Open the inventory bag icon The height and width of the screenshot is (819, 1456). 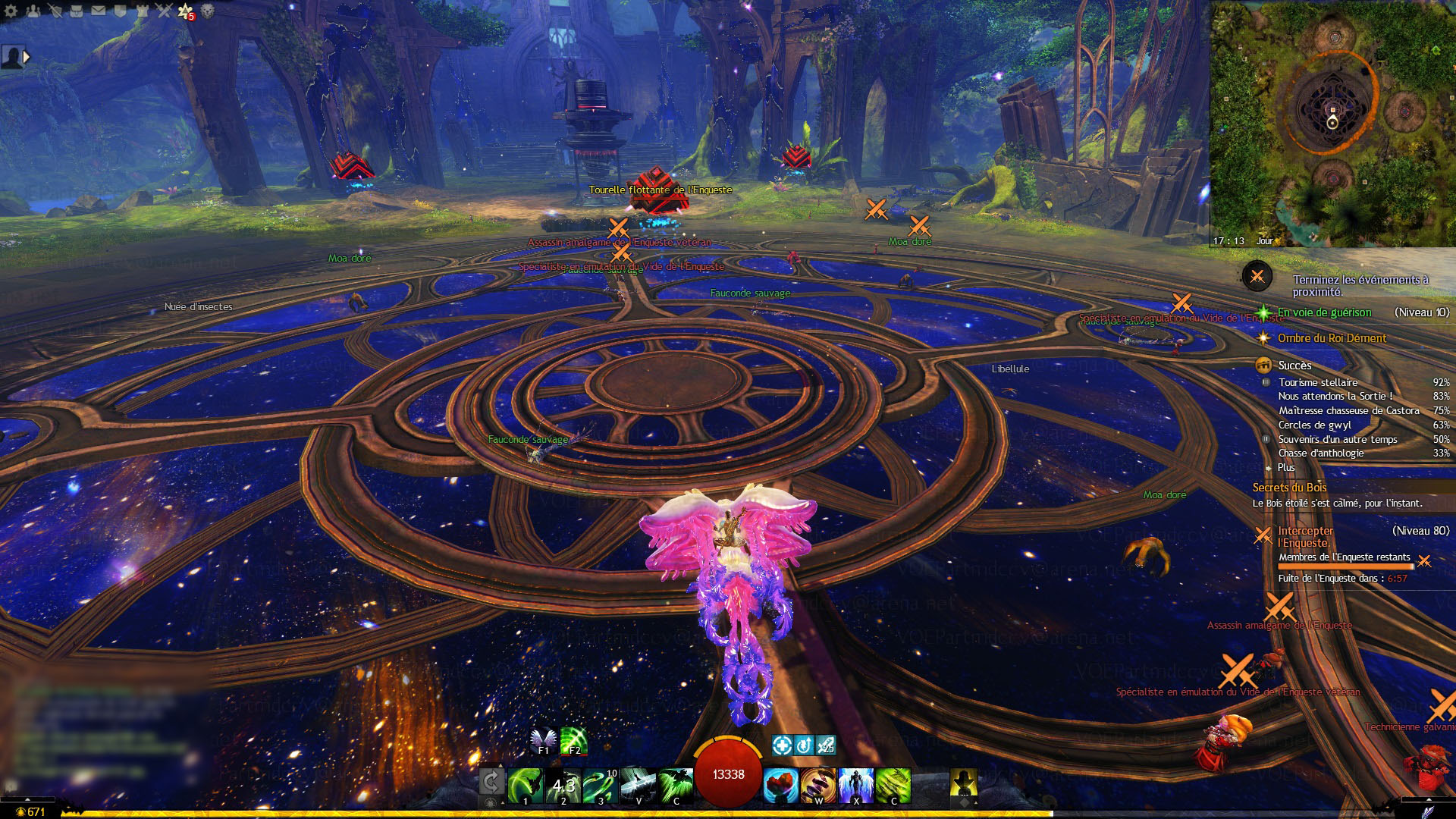click(77, 11)
